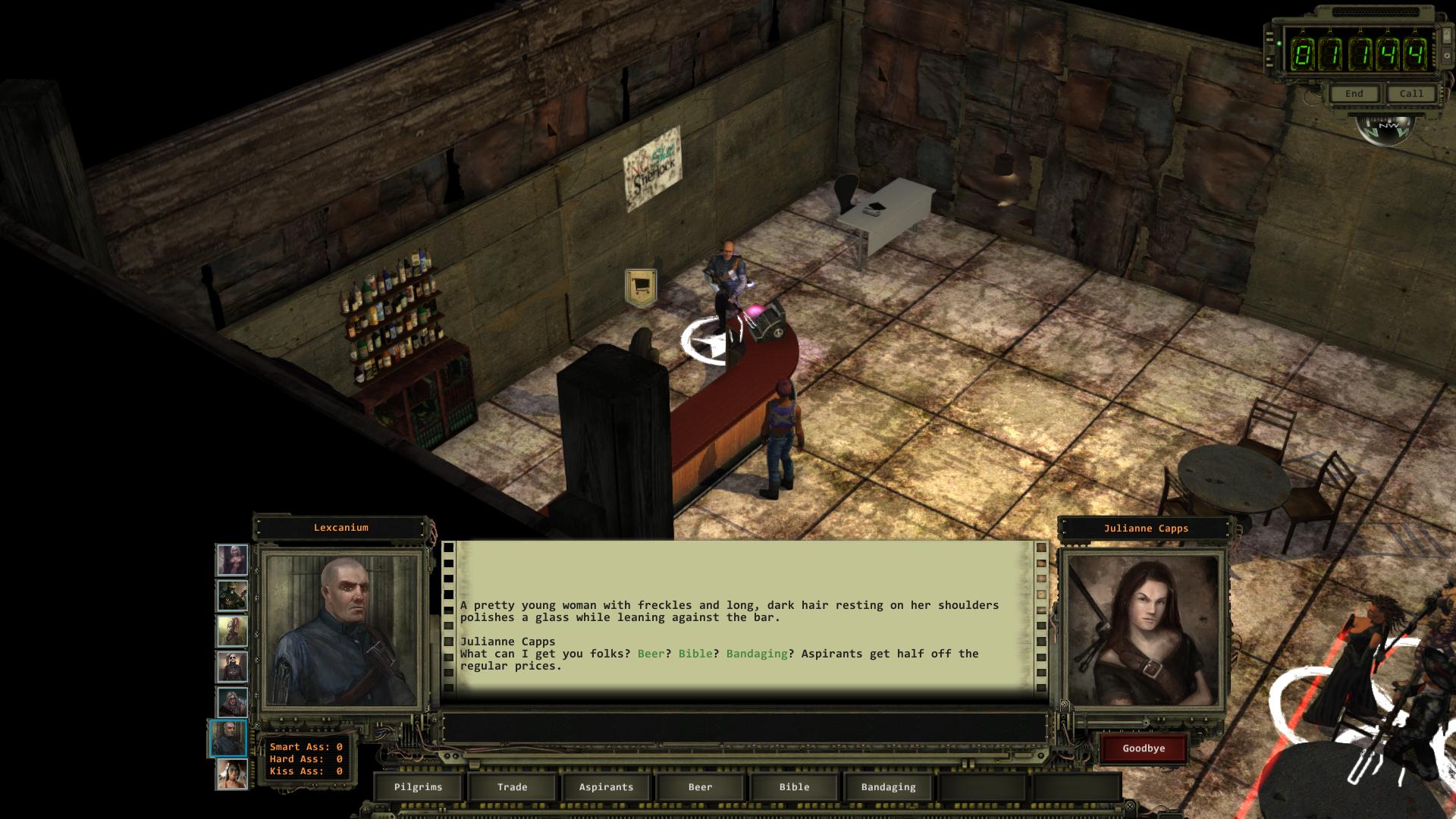This screenshot has width=1456, height=819.
Task: Click the green Bandaging link in dialogue text
Action: click(x=757, y=654)
